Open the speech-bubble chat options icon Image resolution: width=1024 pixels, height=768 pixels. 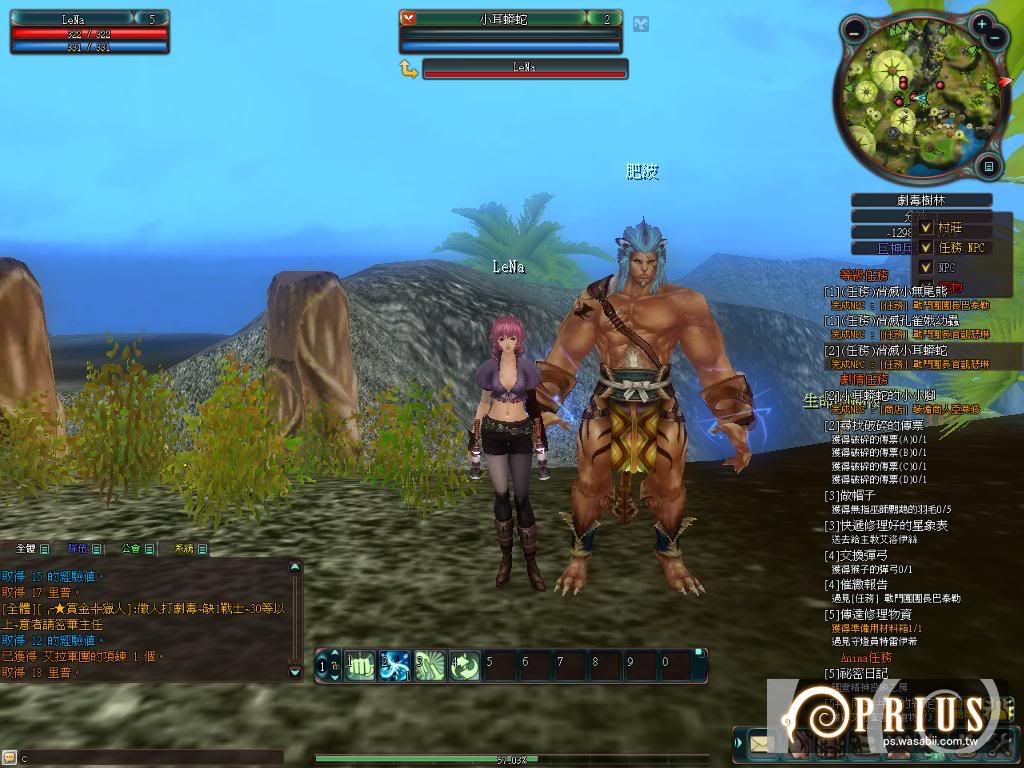pos(9,758)
